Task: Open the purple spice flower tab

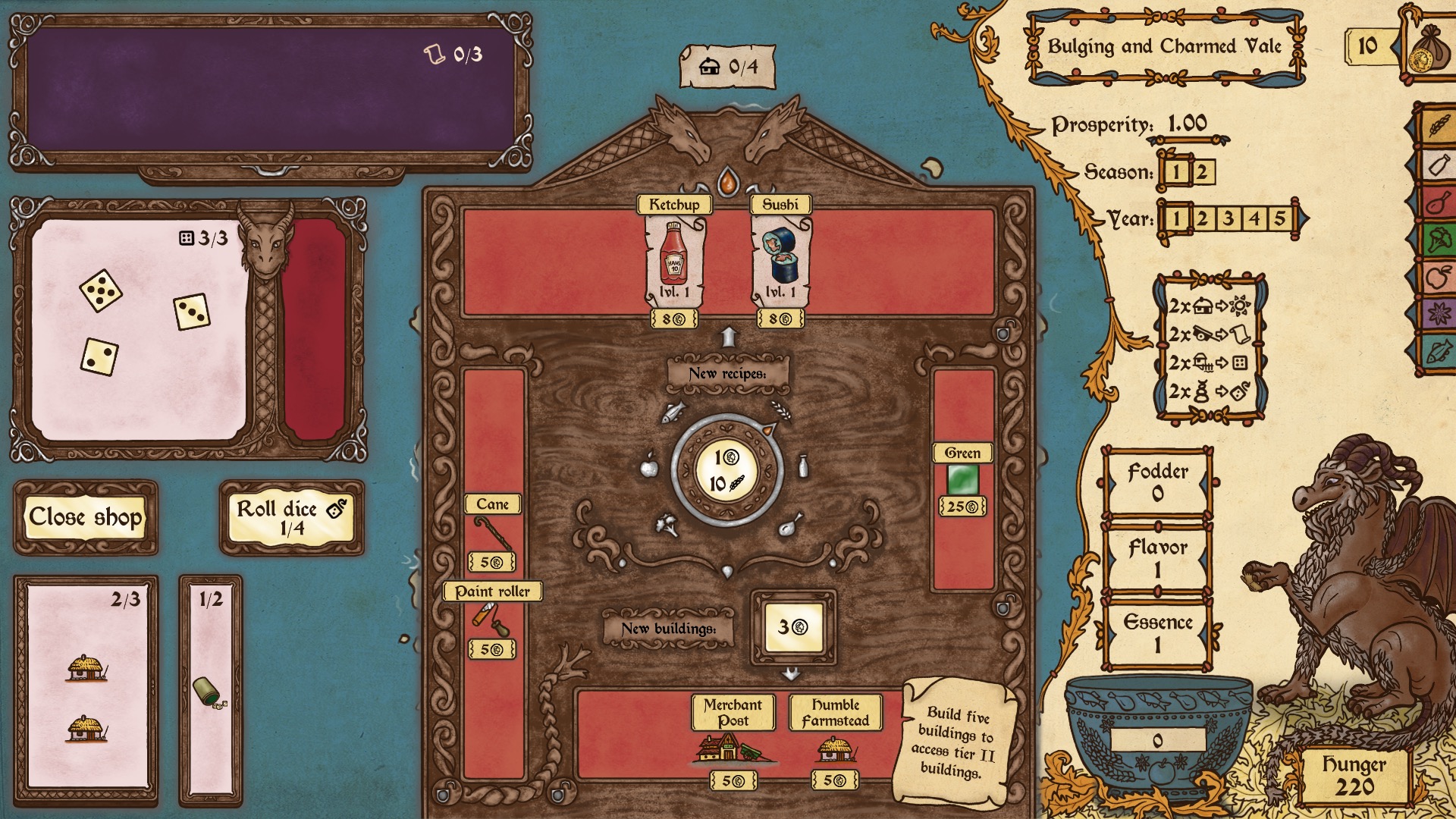Action: (x=1439, y=313)
